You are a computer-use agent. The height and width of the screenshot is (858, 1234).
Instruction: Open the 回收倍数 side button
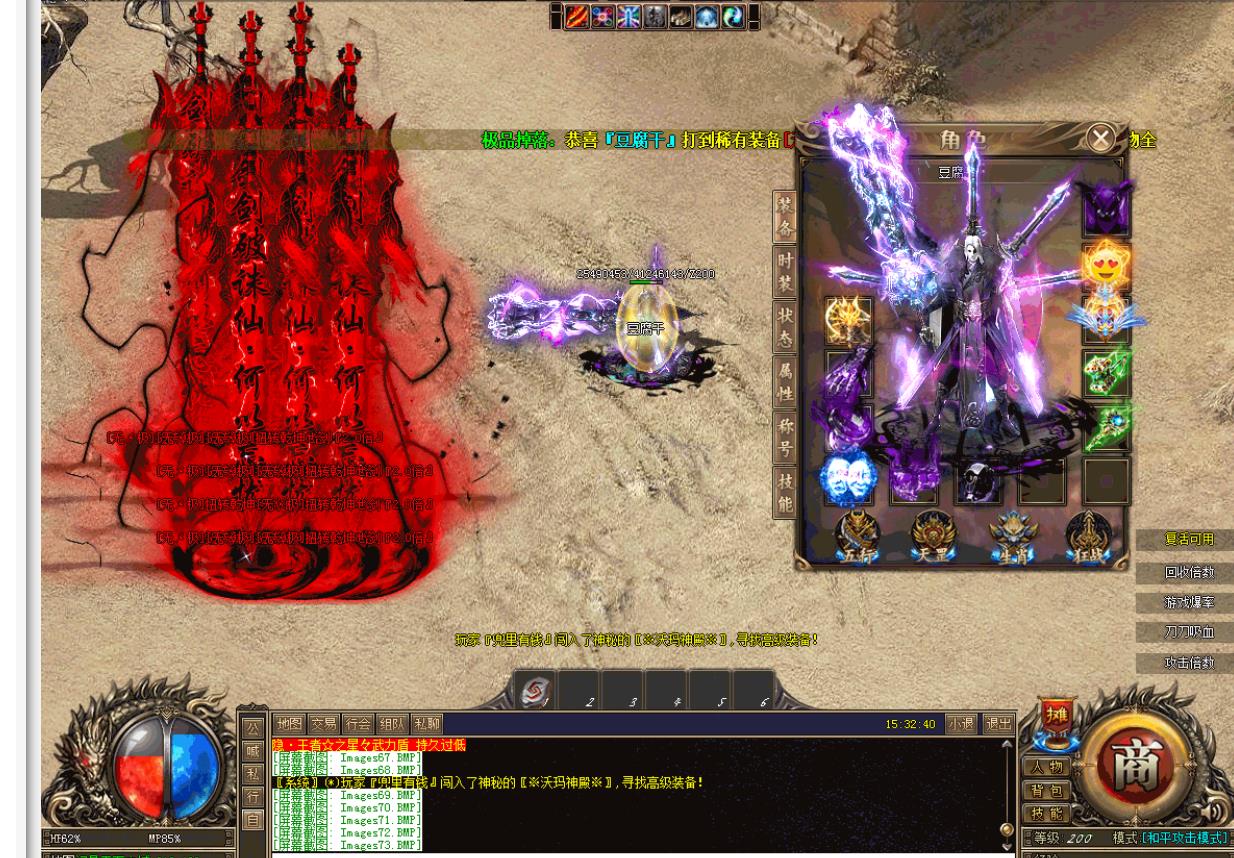(x=1188, y=573)
